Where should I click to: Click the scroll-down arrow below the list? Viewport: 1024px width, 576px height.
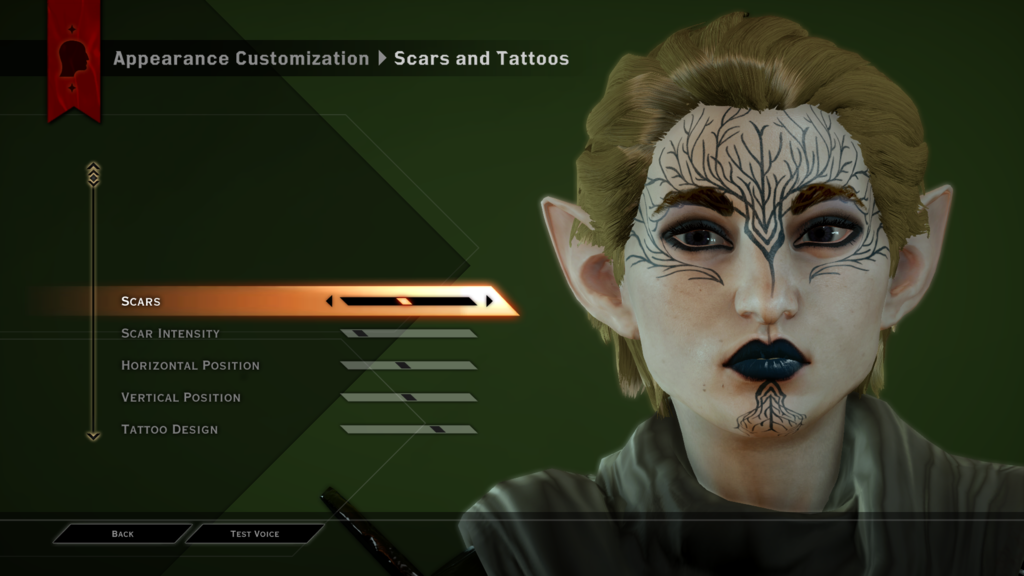pyautogui.click(x=93, y=436)
